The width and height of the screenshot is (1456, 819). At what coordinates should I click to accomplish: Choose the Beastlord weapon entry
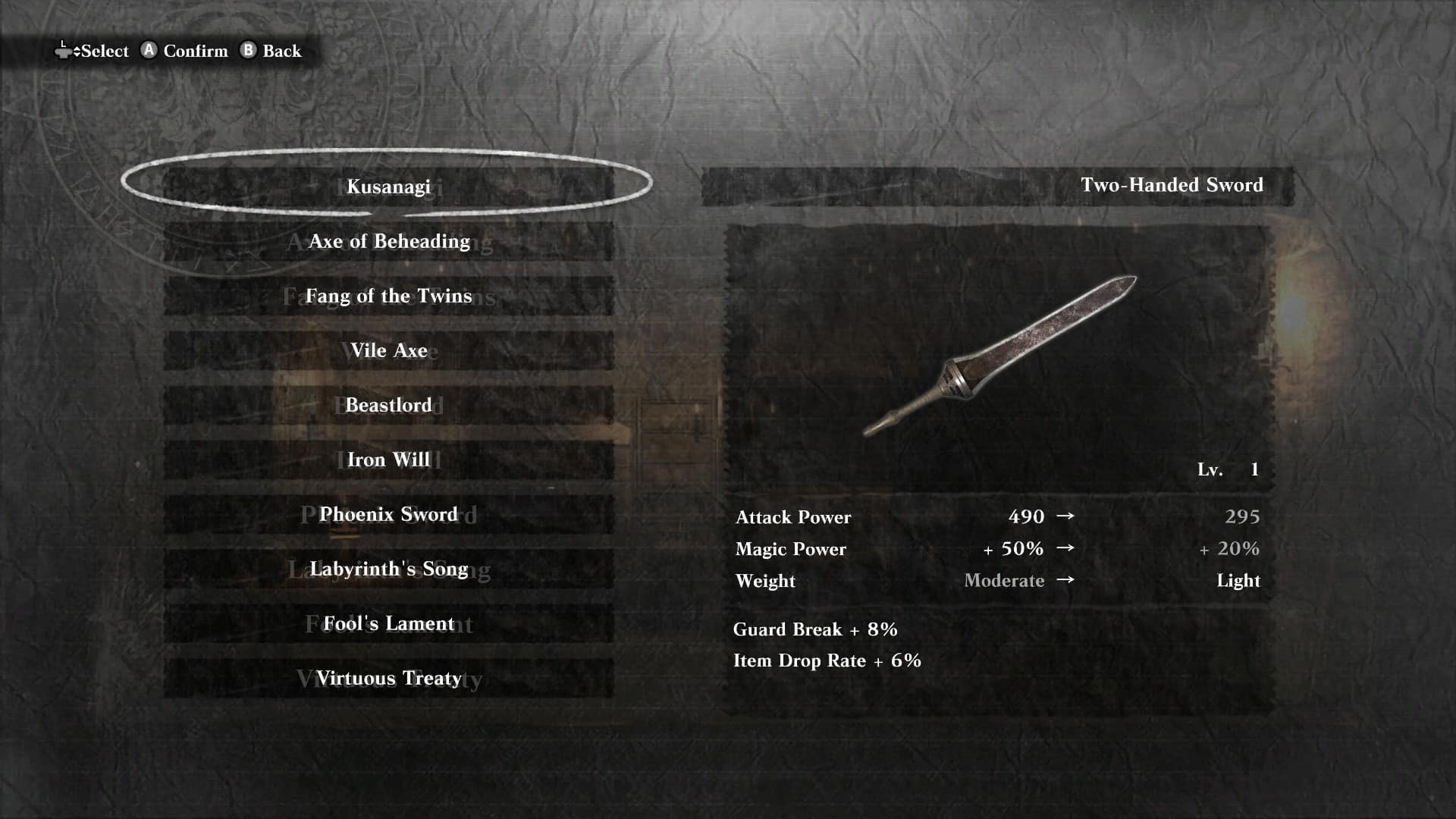coord(388,405)
